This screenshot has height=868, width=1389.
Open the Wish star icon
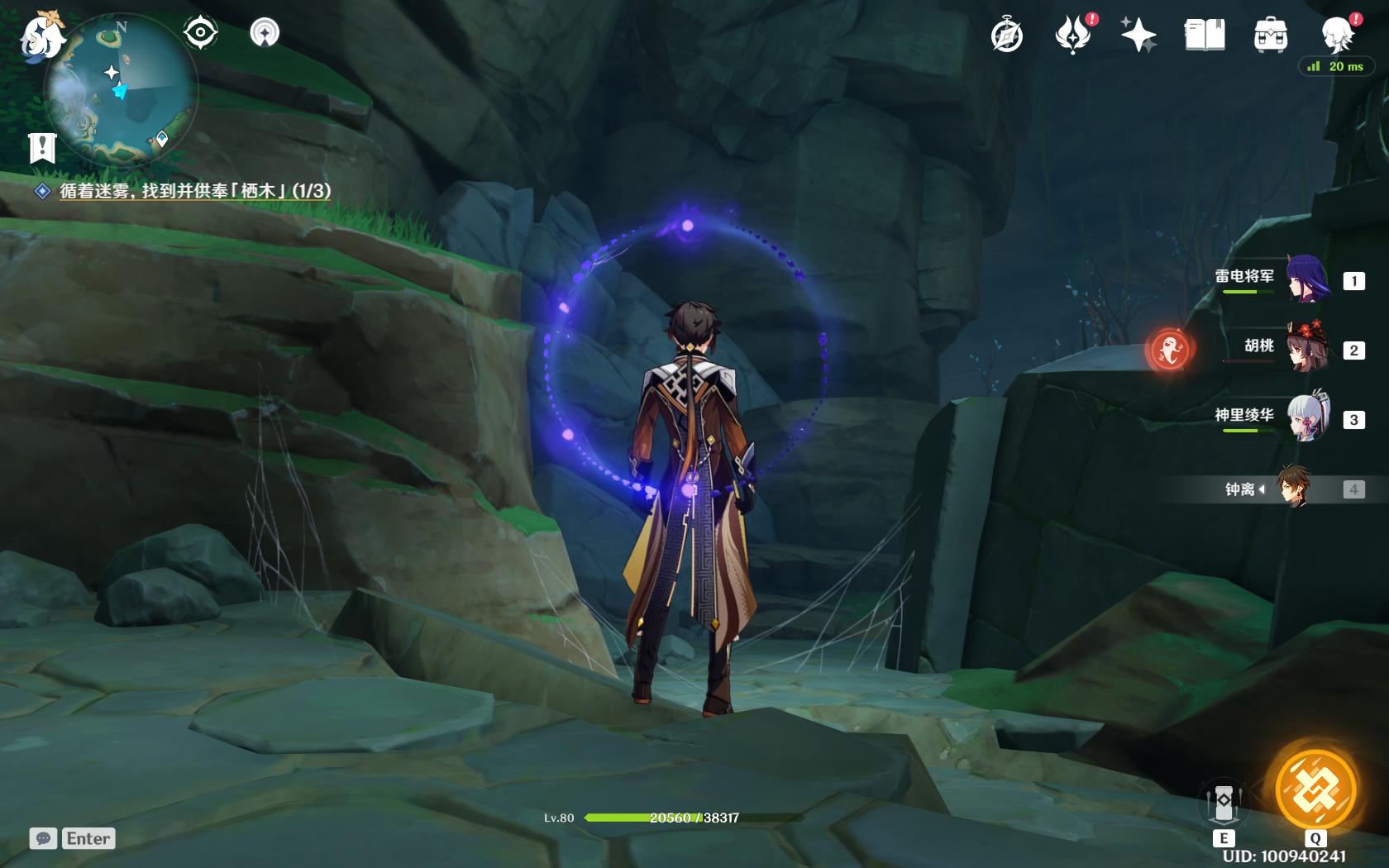(1138, 36)
